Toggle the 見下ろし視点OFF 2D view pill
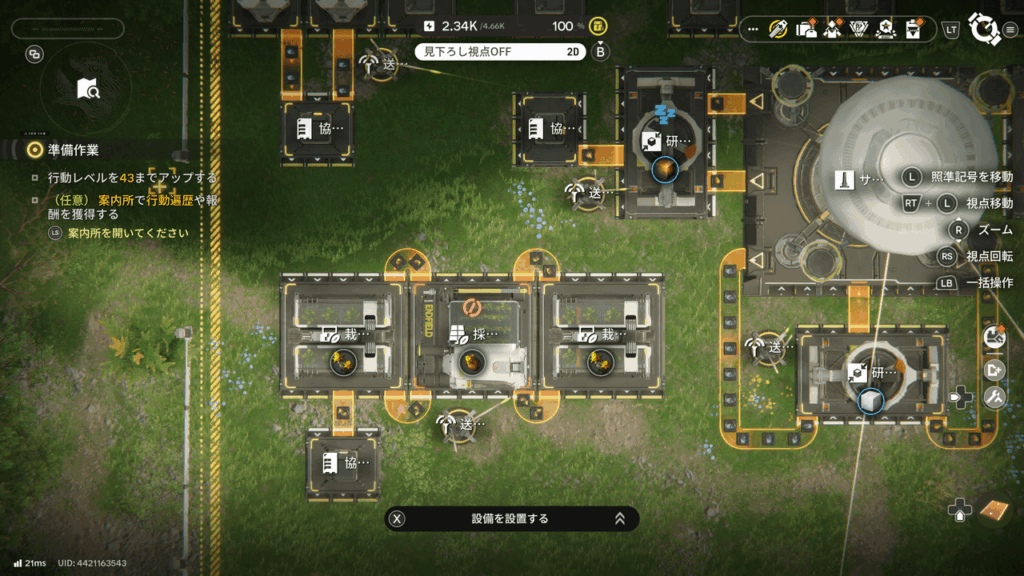The width and height of the screenshot is (1024, 576). [501, 51]
